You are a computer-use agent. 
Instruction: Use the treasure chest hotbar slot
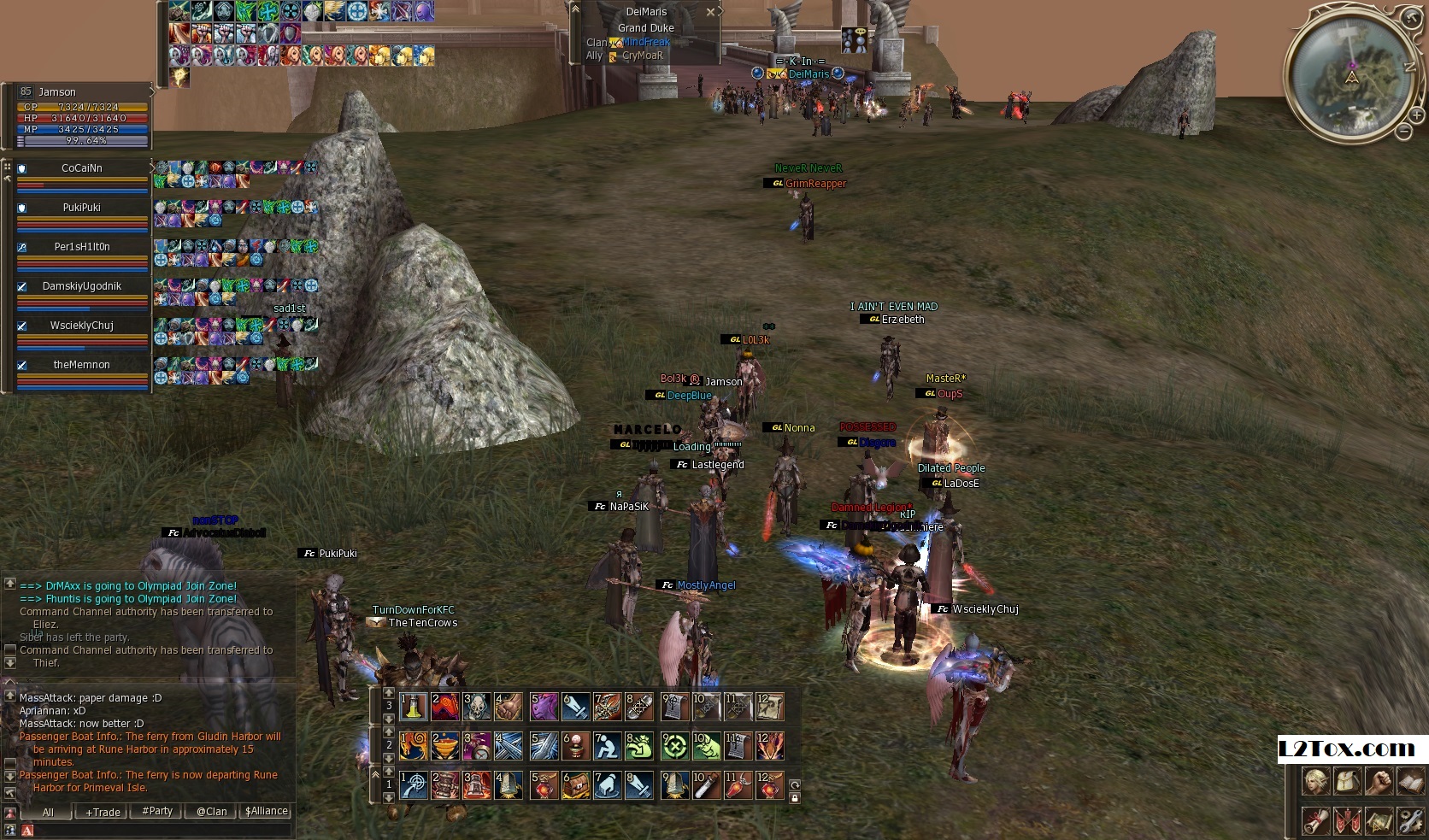pyautogui.click(x=576, y=786)
